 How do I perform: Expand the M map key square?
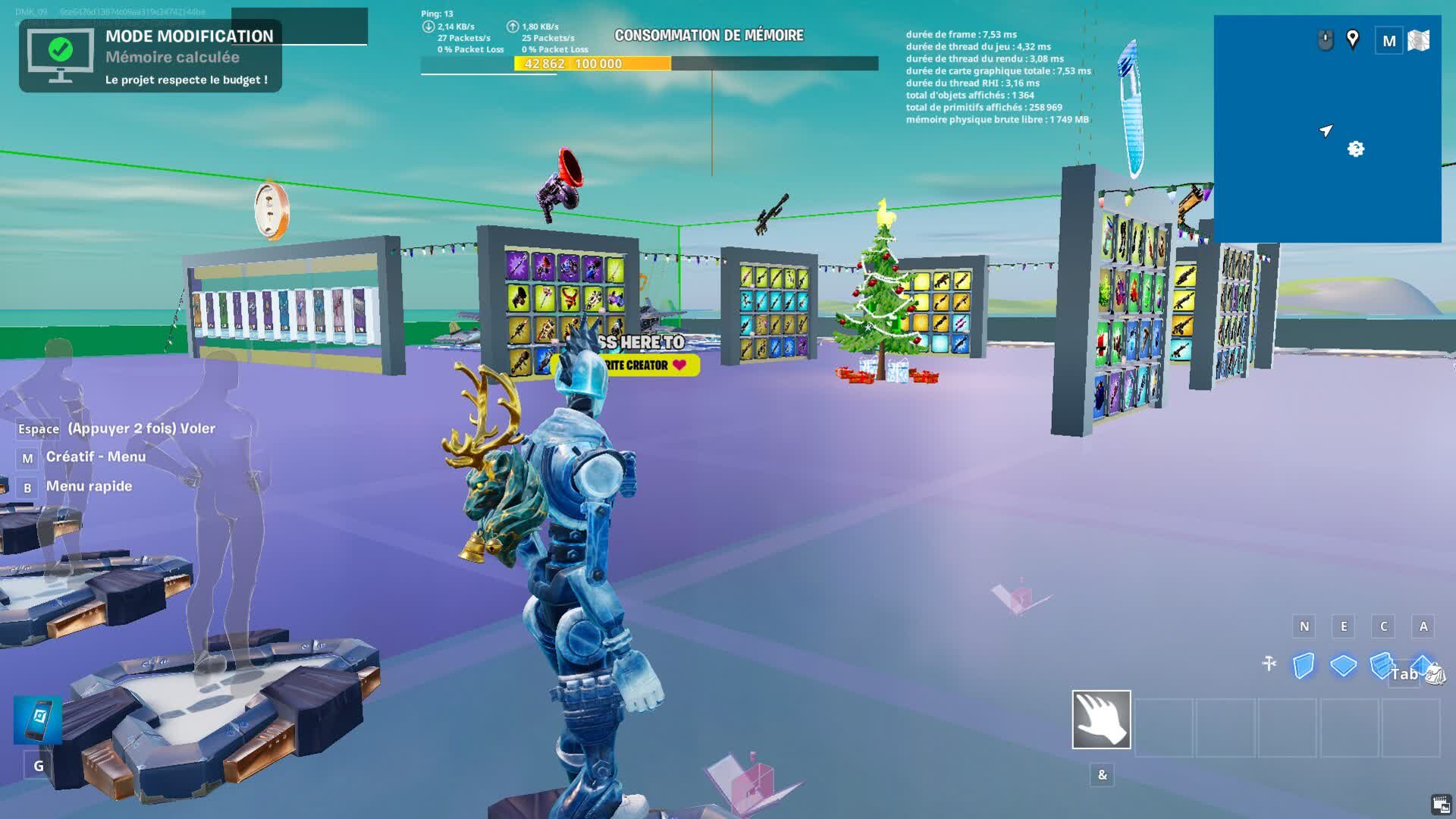point(1390,39)
